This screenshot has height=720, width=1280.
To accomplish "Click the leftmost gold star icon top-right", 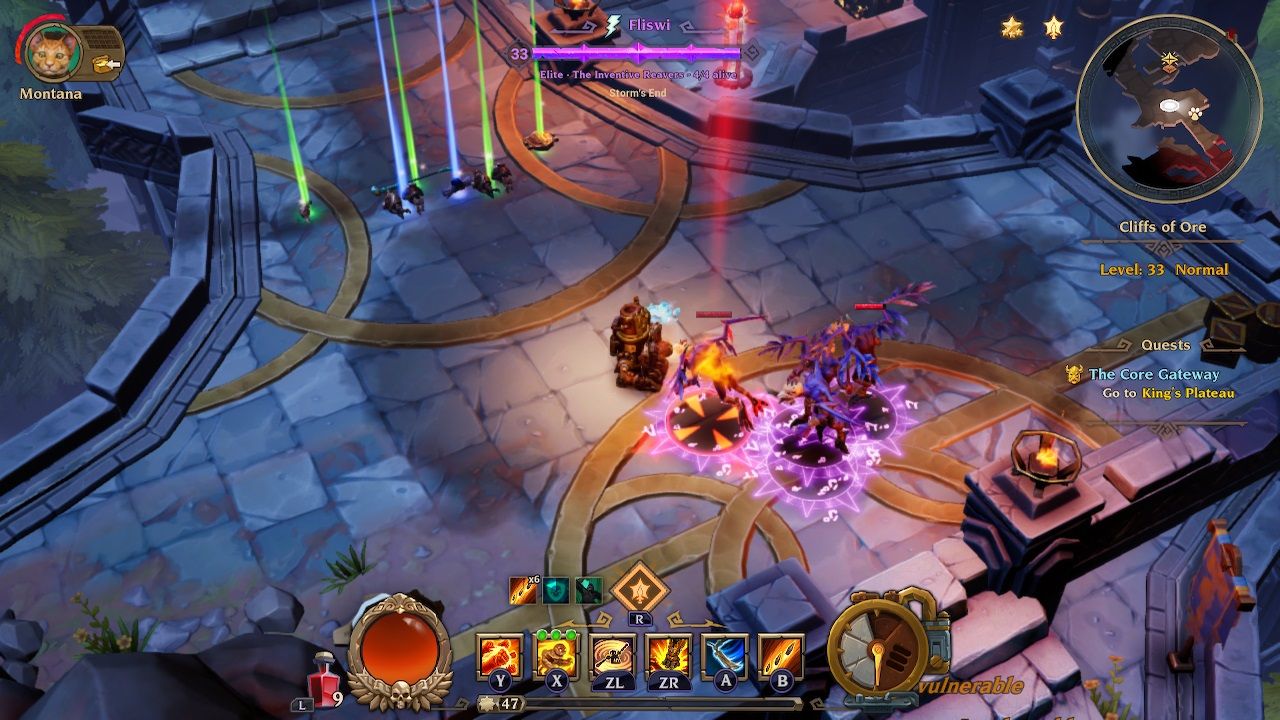I will 1014,29.
